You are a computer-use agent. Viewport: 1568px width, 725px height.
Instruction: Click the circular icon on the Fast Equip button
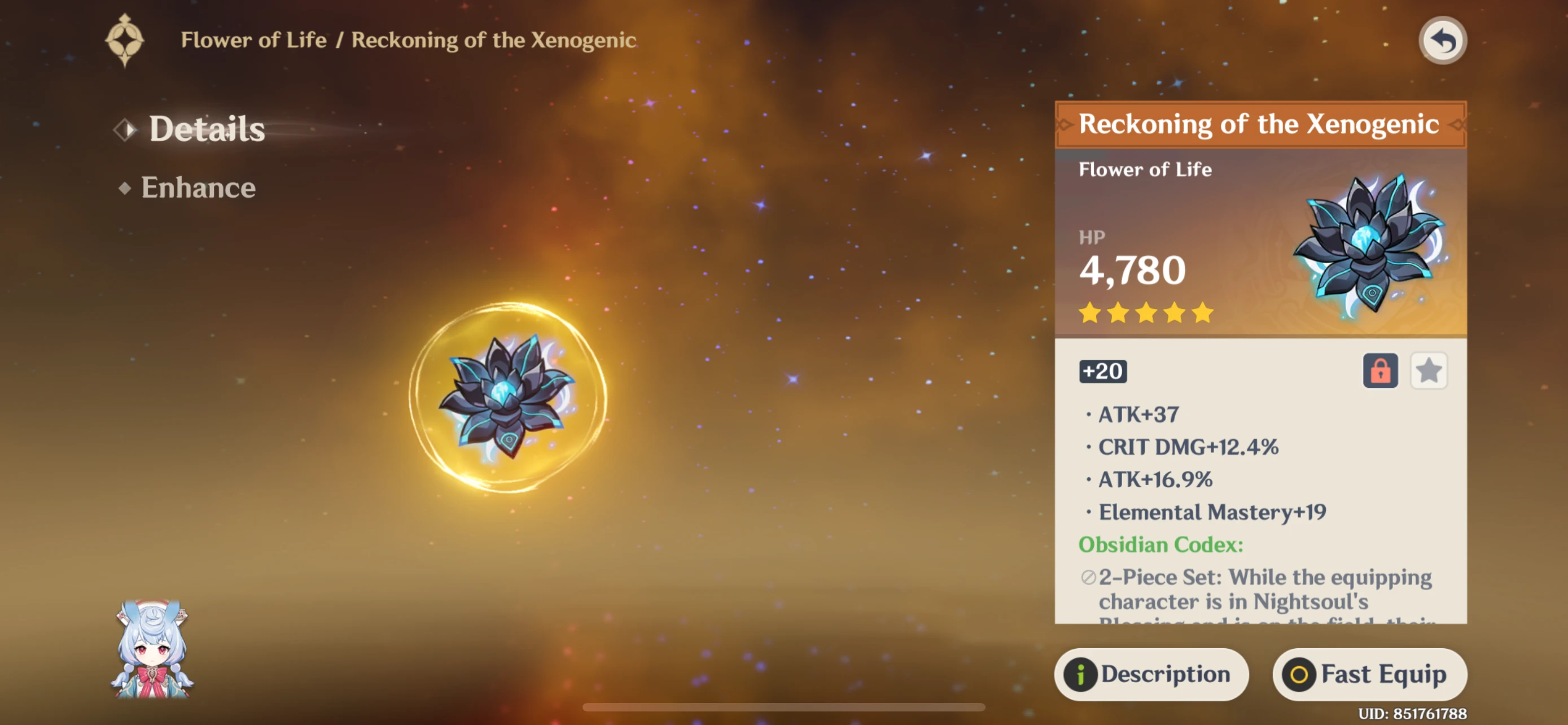[1299, 674]
